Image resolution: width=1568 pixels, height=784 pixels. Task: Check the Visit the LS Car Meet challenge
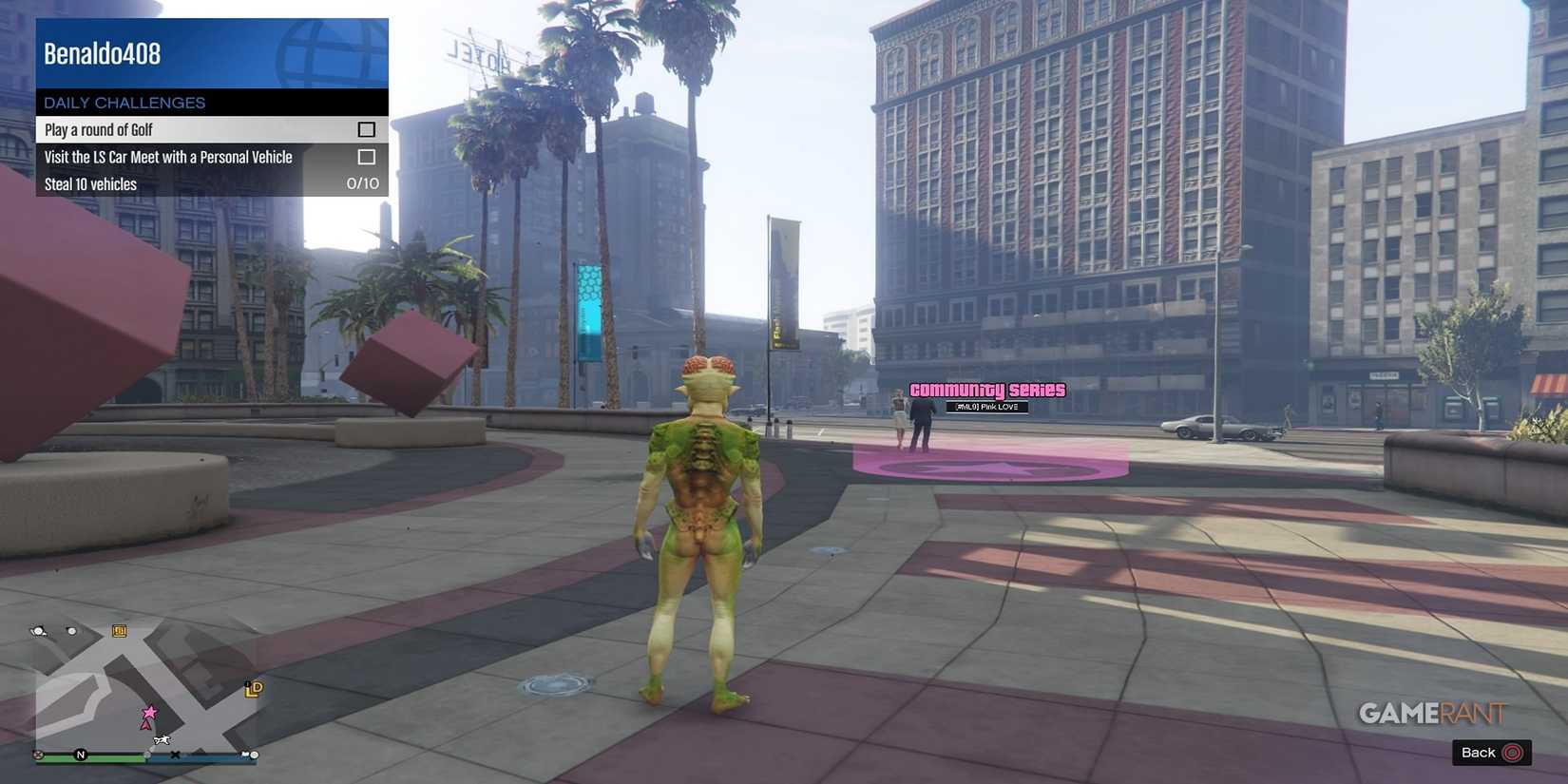click(x=365, y=156)
